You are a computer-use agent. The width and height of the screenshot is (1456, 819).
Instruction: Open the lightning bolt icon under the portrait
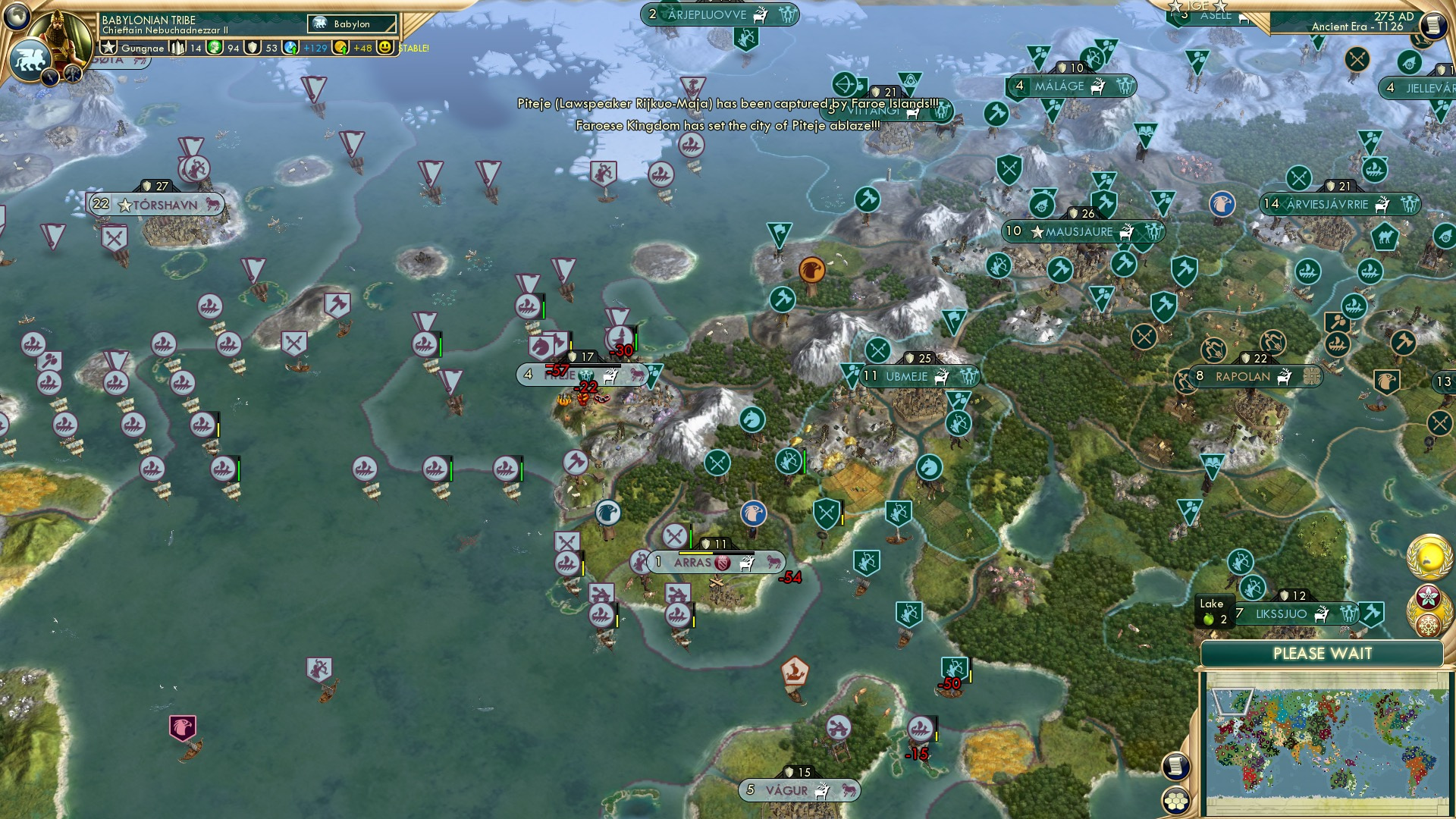[50, 77]
